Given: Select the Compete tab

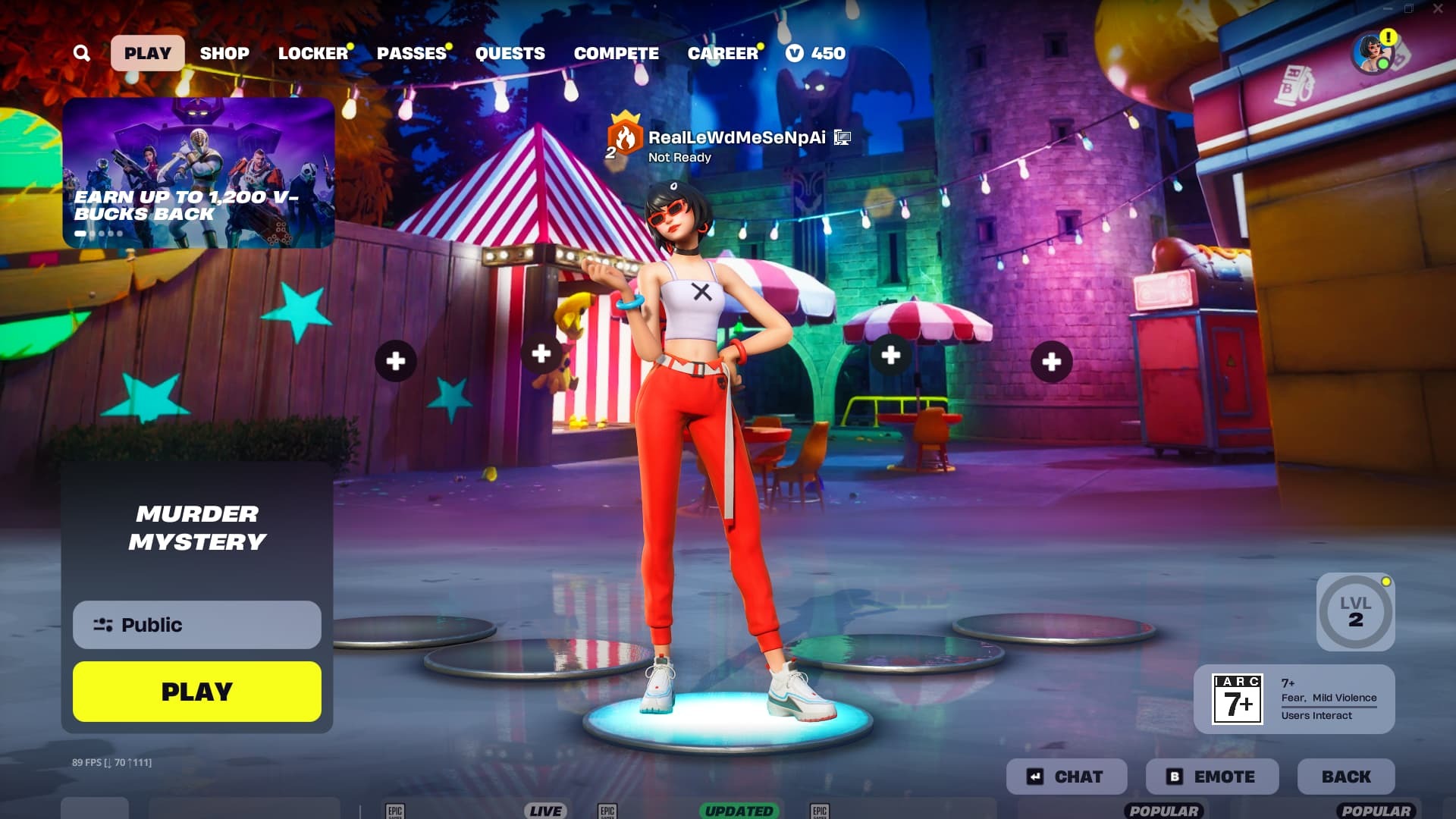Looking at the screenshot, I should pos(616,53).
